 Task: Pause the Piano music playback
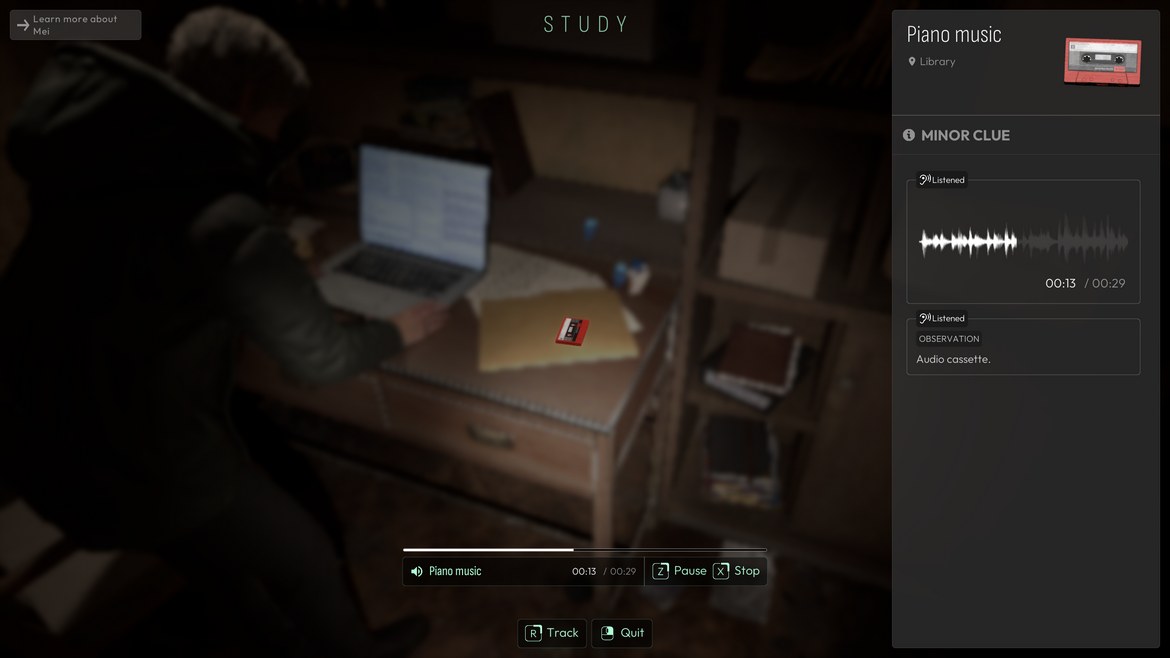(x=679, y=571)
